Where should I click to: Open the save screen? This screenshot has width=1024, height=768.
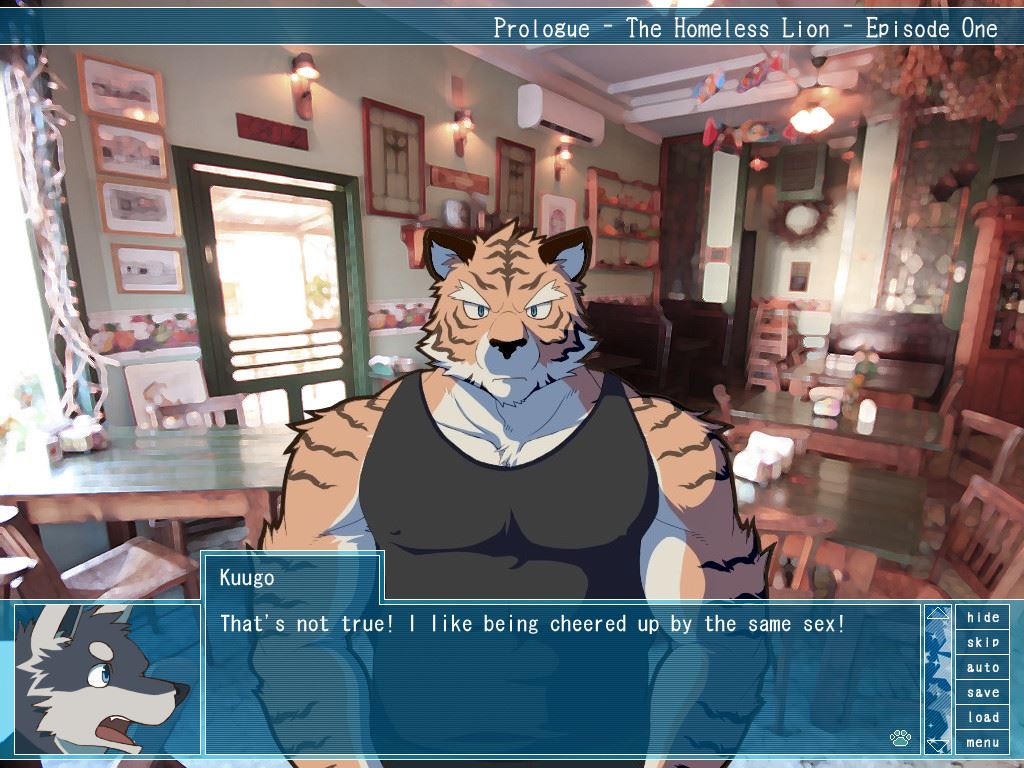point(982,692)
